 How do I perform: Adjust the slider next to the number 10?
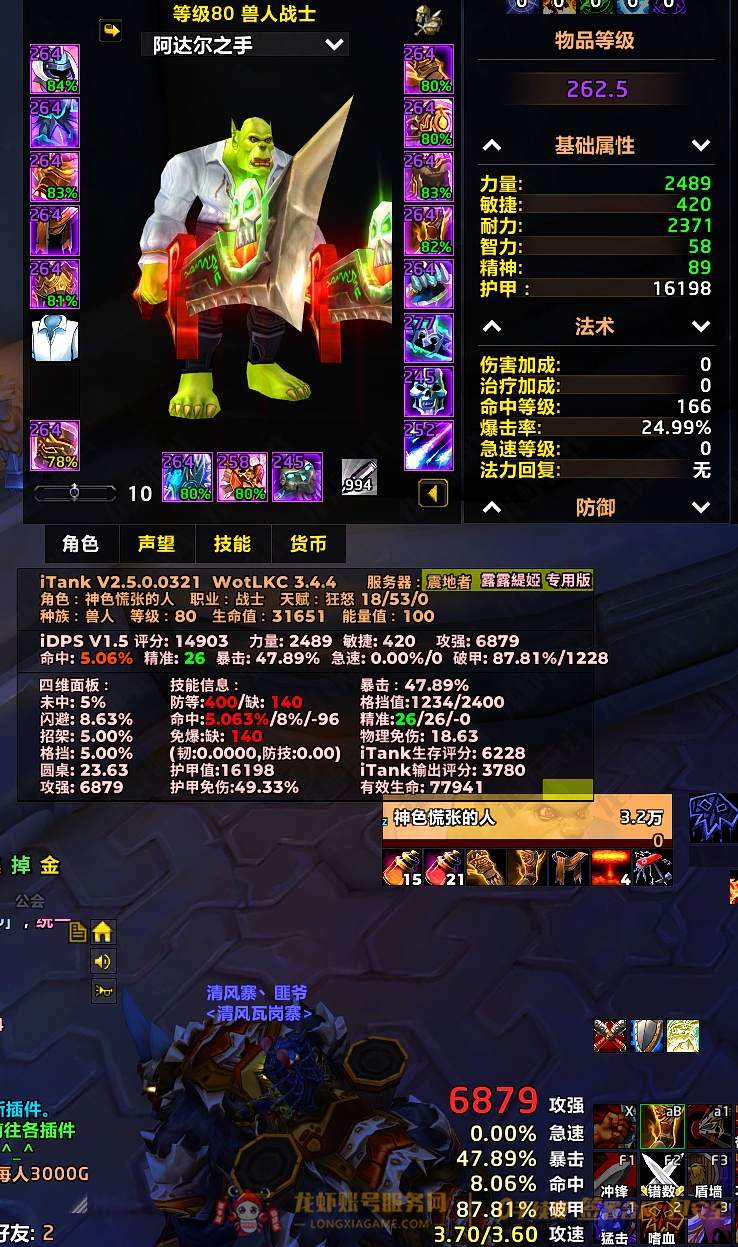(x=76, y=493)
